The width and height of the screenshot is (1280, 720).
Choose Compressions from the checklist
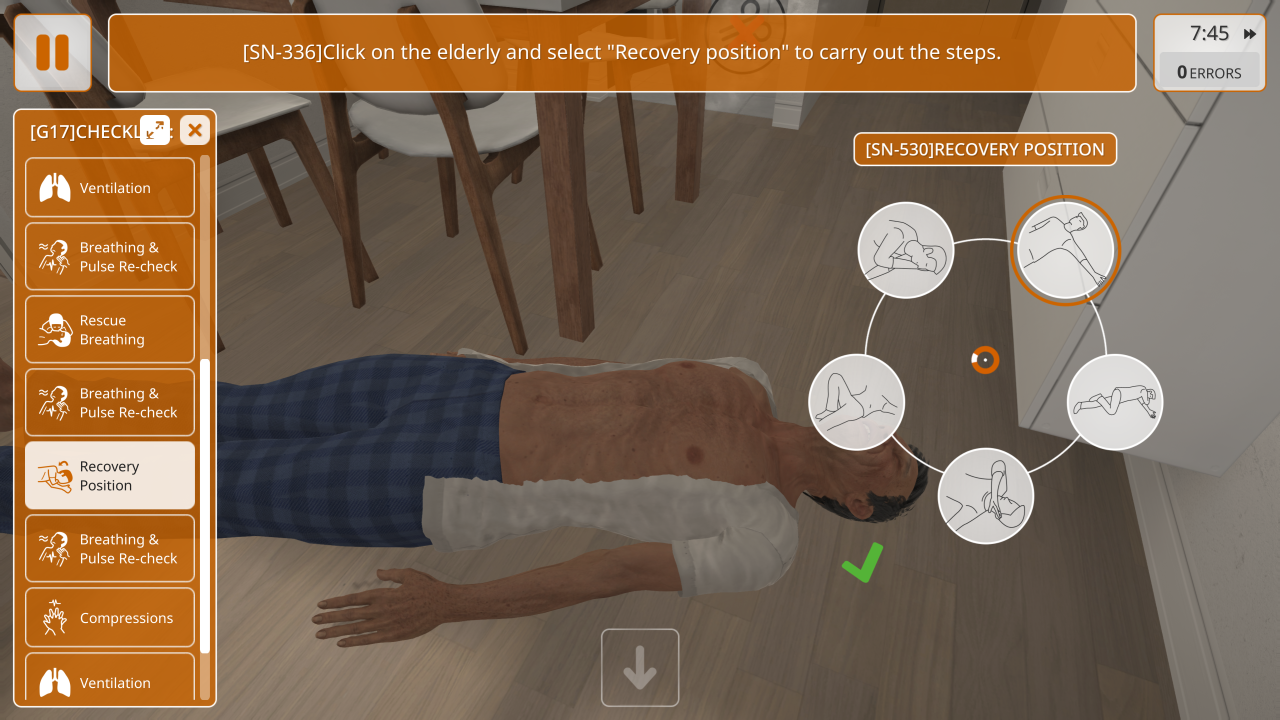[110, 618]
